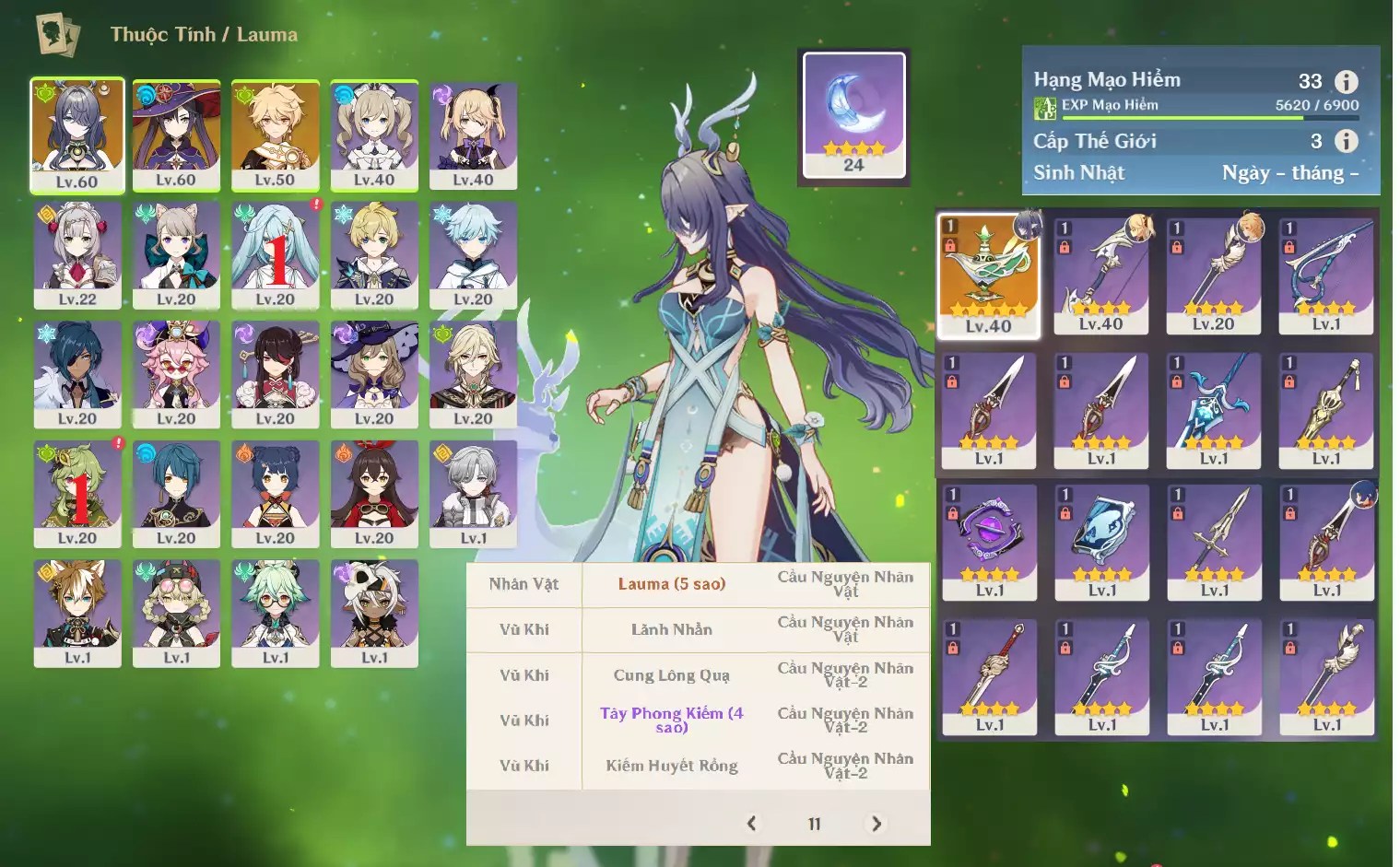The height and width of the screenshot is (867, 1400).
Task: Select the Tây Phong Kiếm (4 sao) entry
Action: pos(671,720)
